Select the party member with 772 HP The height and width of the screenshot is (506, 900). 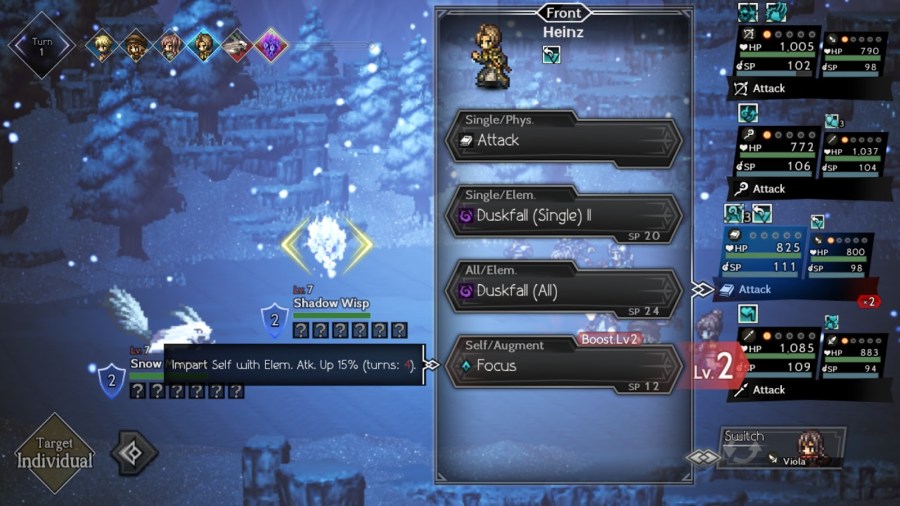click(x=777, y=158)
